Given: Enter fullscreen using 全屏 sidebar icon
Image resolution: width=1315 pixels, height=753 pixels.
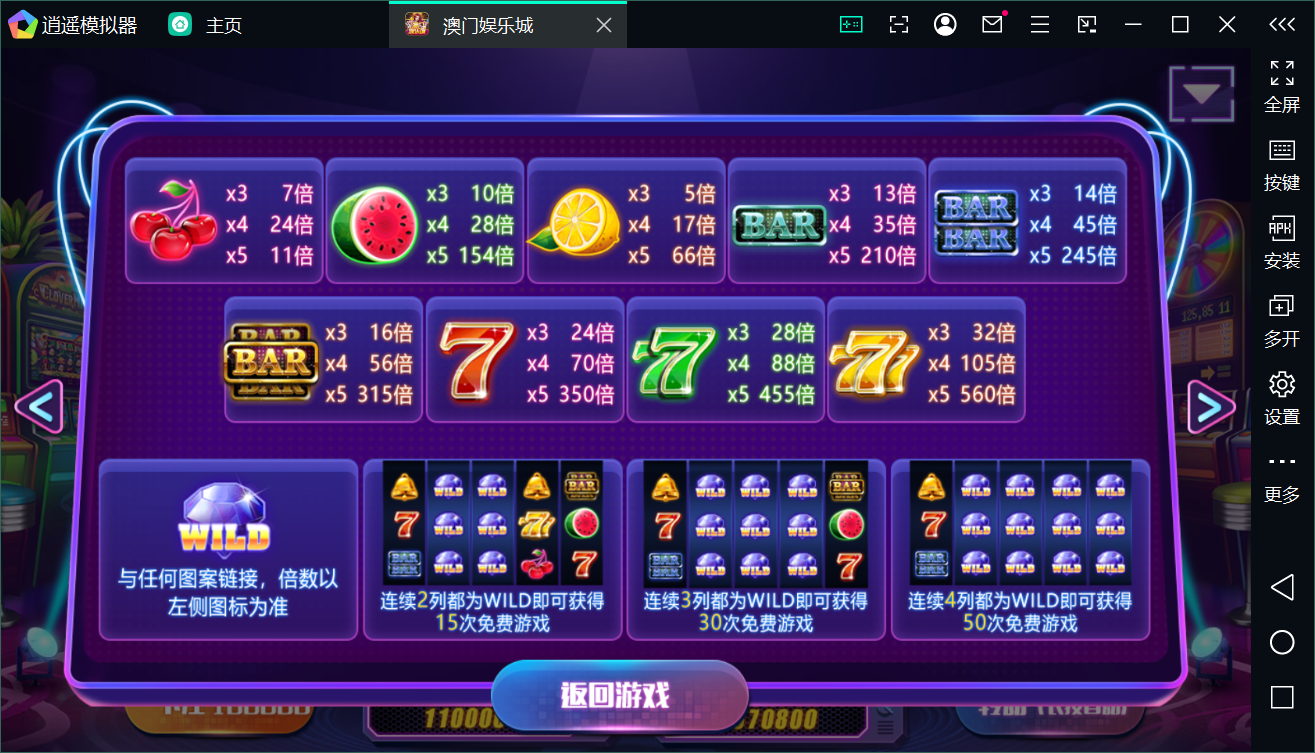Looking at the screenshot, I should tap(1281, 73).
